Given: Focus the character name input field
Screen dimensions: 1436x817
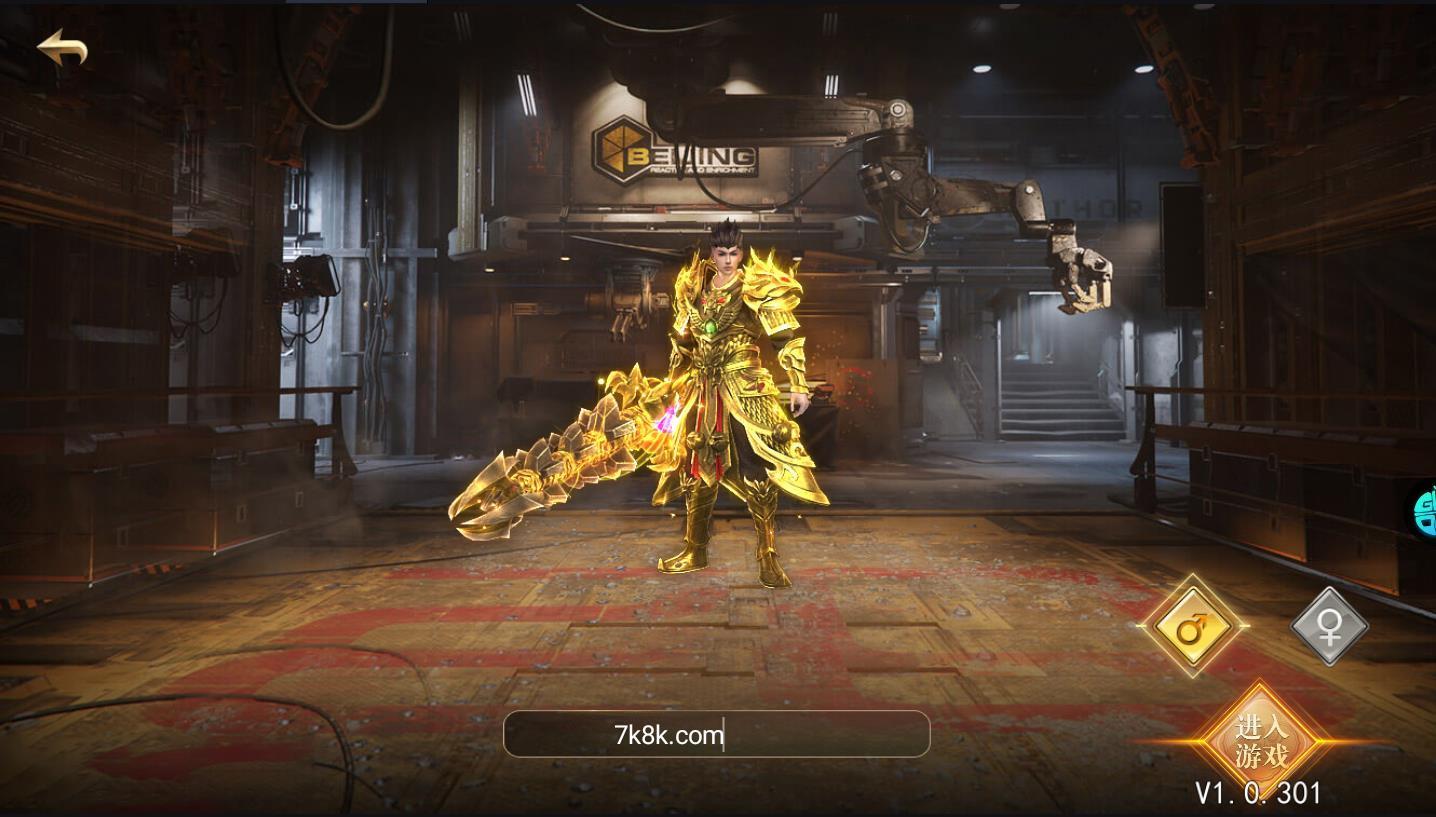Looking at the screenshot, I should [716, 735].
